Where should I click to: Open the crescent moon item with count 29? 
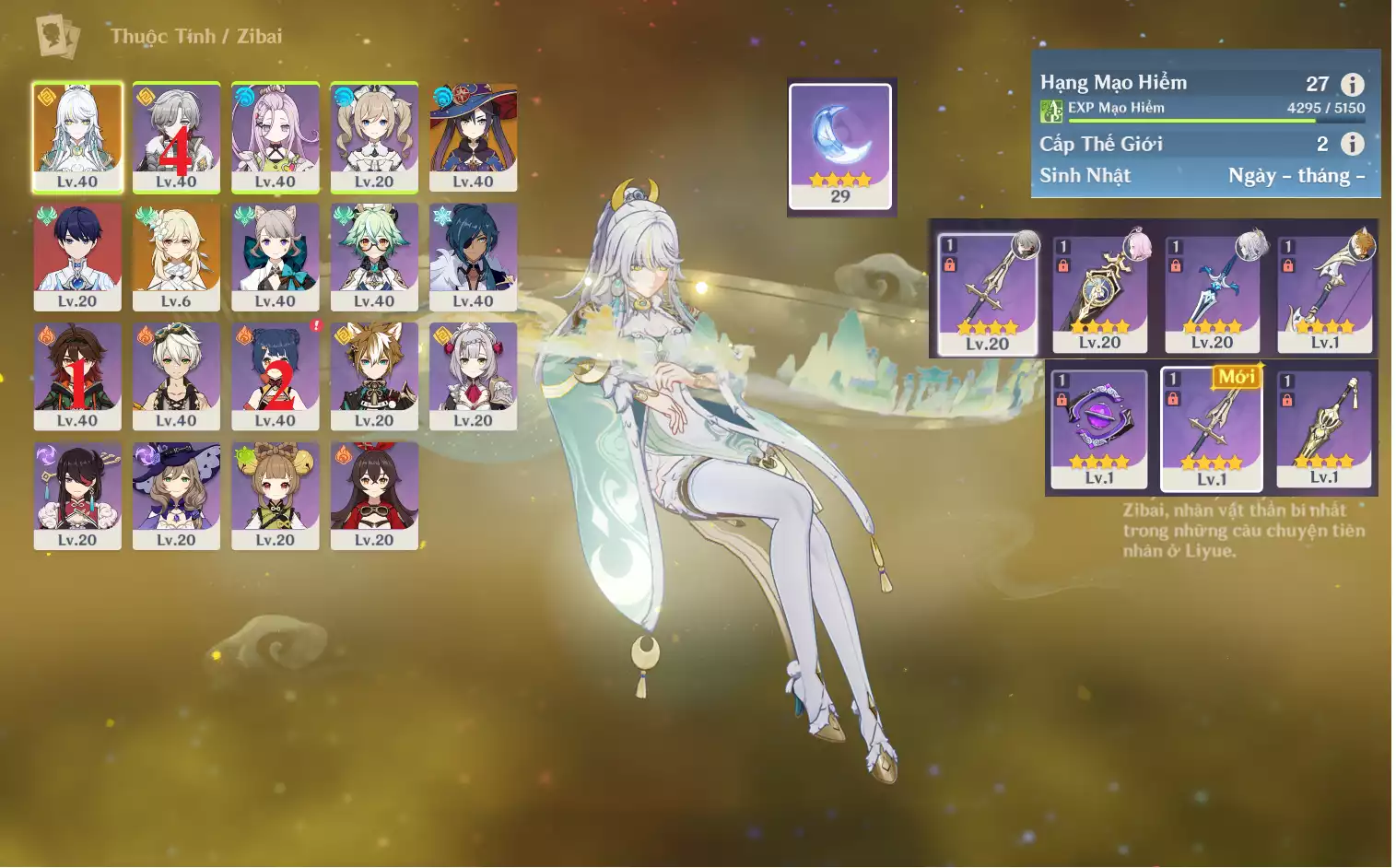pyautogui.click(x=840, y=146)
